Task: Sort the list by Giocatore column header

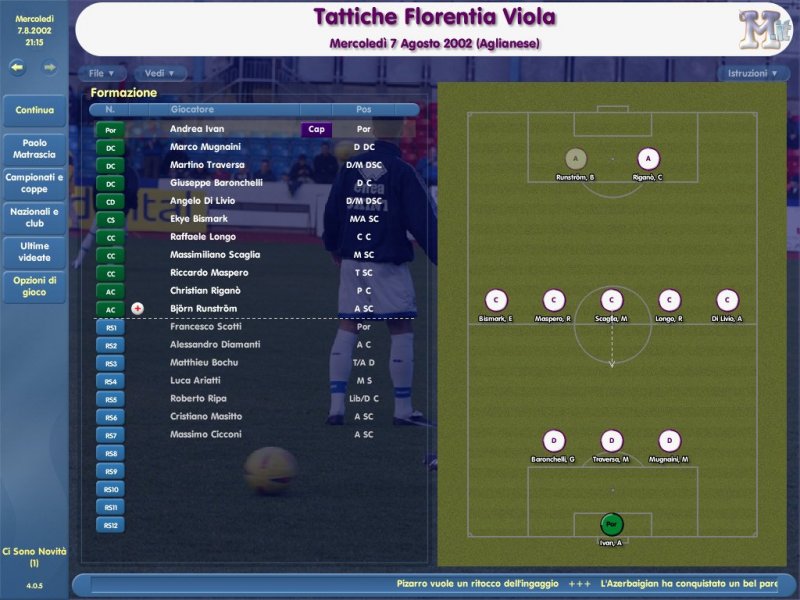Action: [x=192, y=109]
